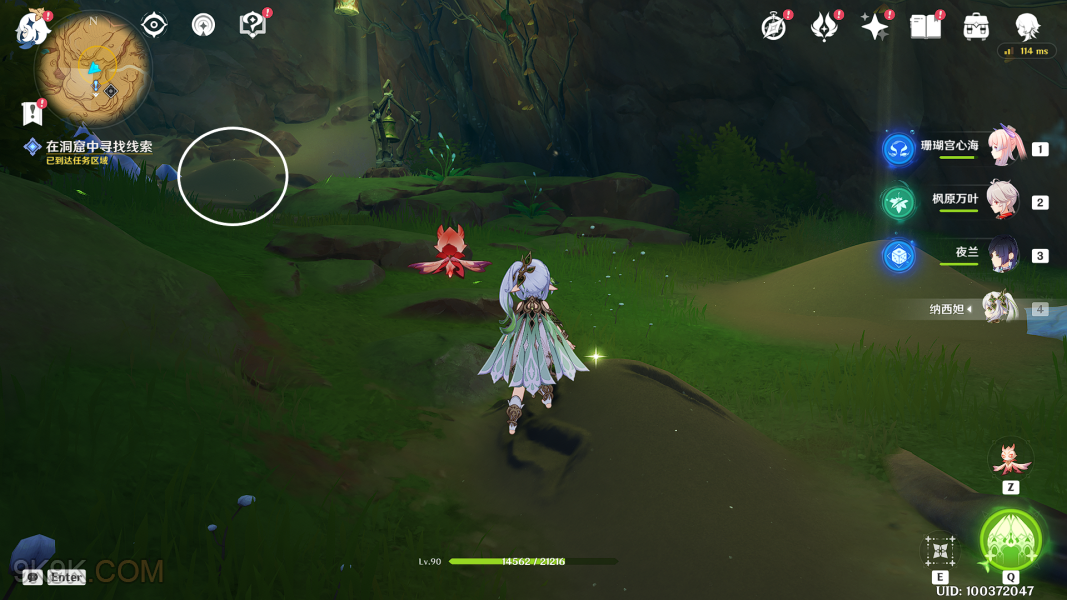Open the arch-shaped icon beside the minimap
This screenshot has width=1067, height=600.
[x=203, y=25]
